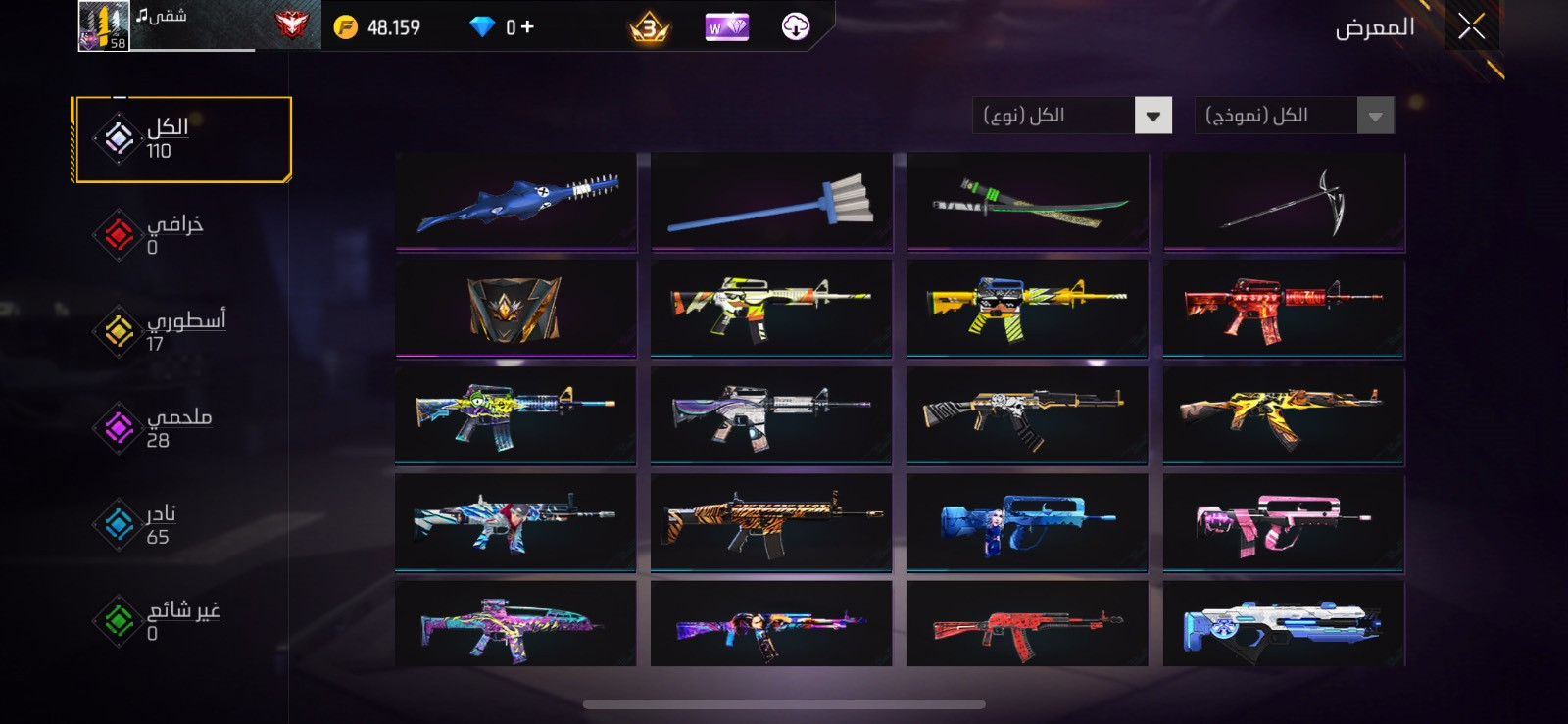This screenshot has width=1568, height=724.
Task: Open the cloud download icon
Action: (x=795, y=27)
